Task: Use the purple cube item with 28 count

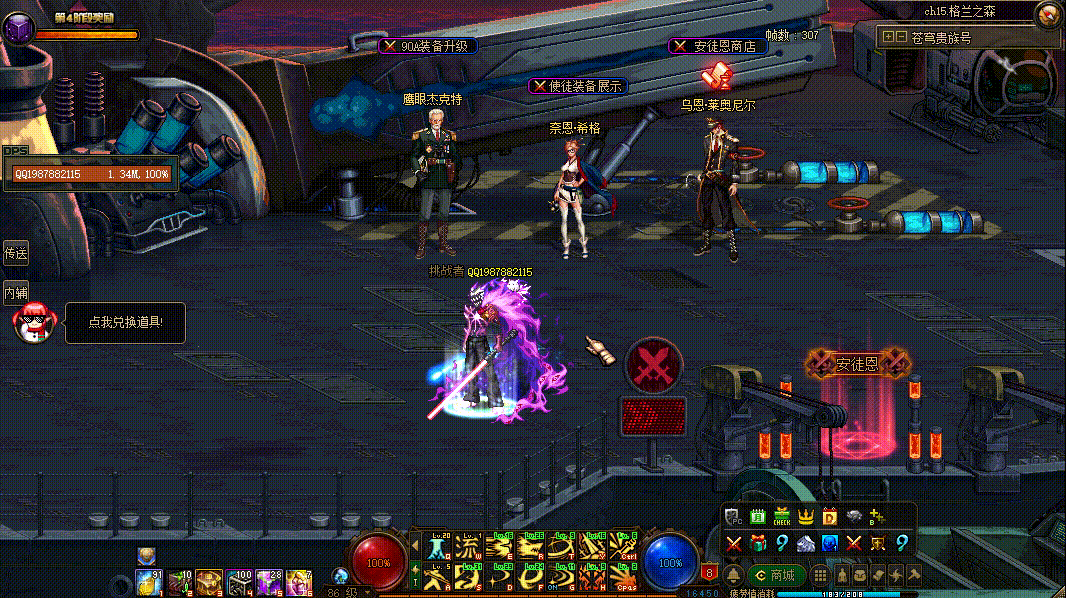Action: pyautogui.click(x=269, y=582)
